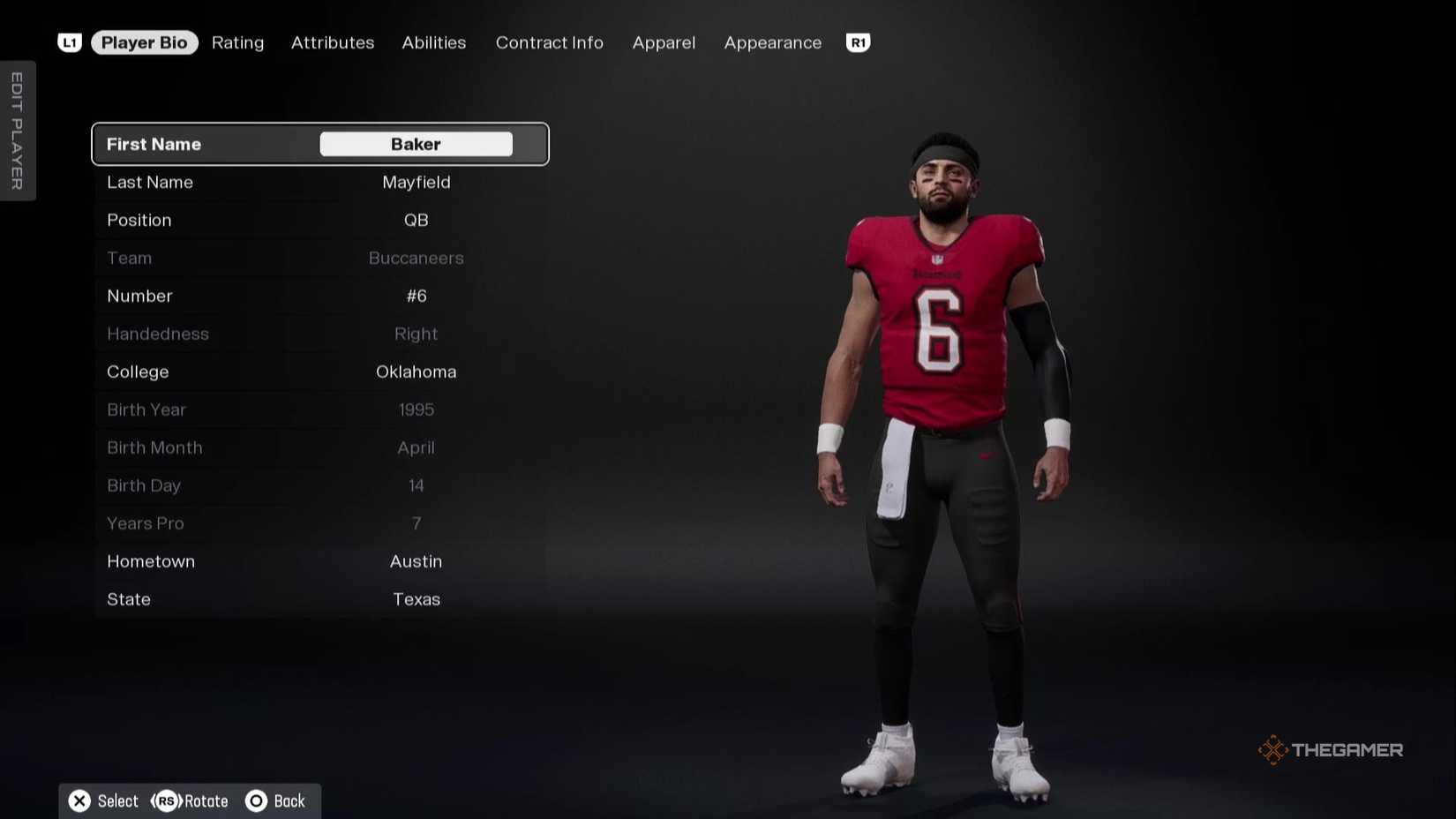The image size is (1456, 819).
Task: Click the TheGamer logo watermark
Action: (1329, 749)
